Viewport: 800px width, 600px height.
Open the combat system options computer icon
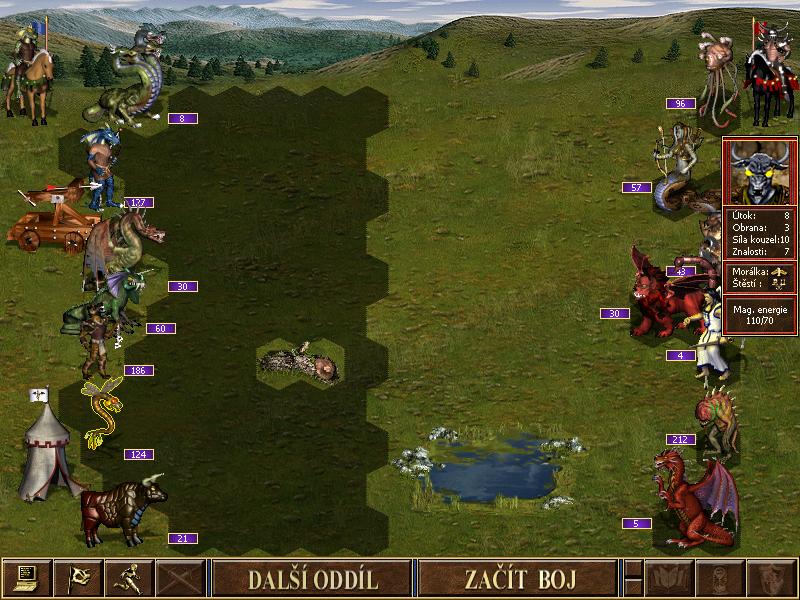(x=26, y=578)
